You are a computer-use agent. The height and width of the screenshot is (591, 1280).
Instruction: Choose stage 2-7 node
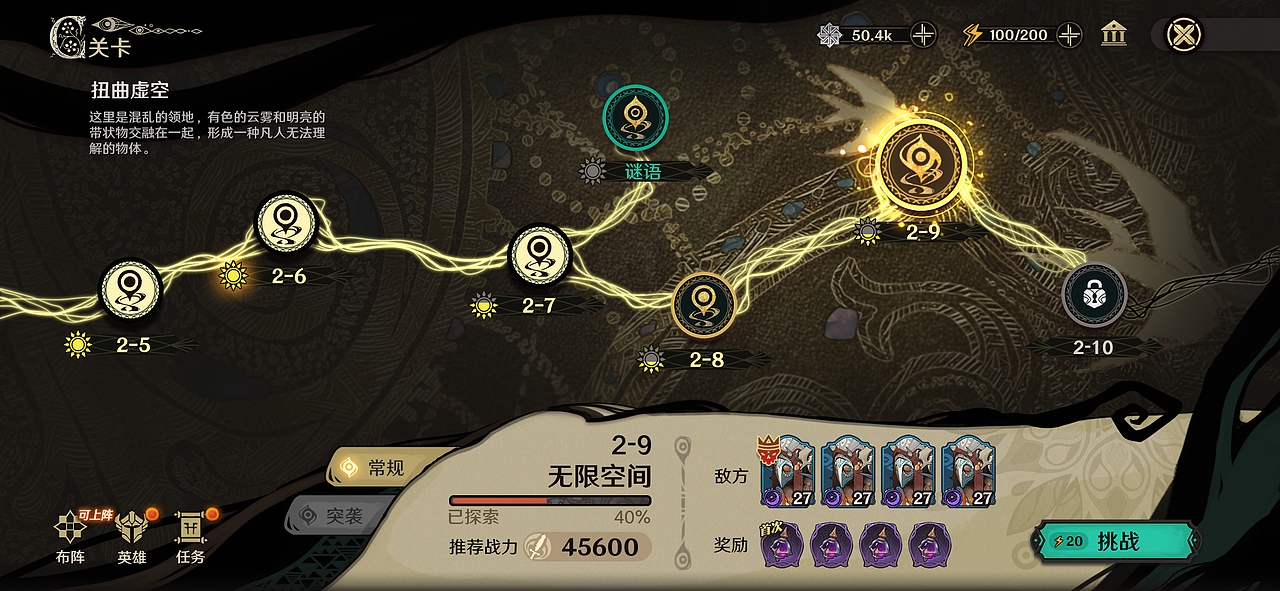pos(540,255)
